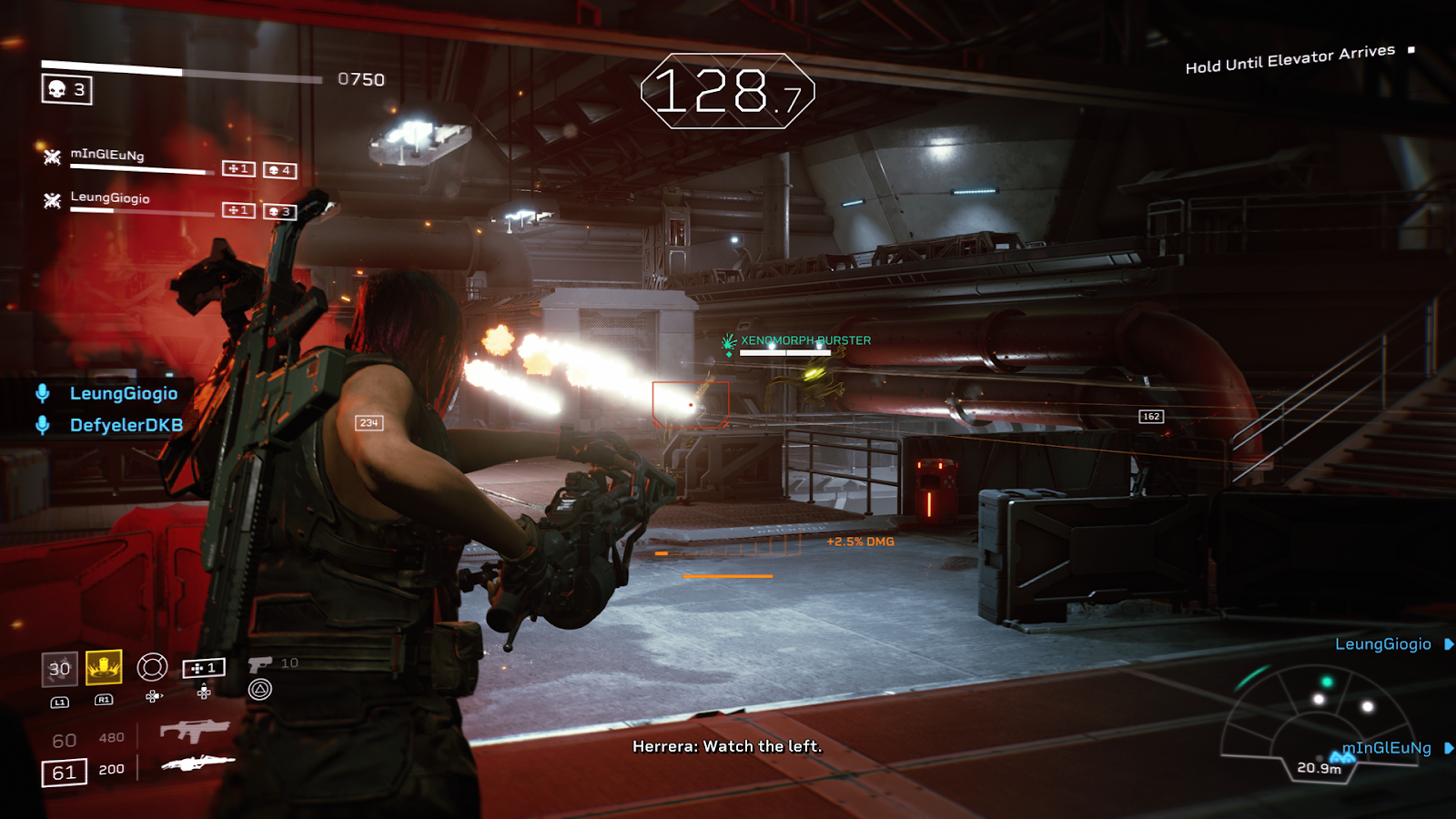
Task: Click the LeungGiogio offscreen teammate marker
Action: point(1383,644)
